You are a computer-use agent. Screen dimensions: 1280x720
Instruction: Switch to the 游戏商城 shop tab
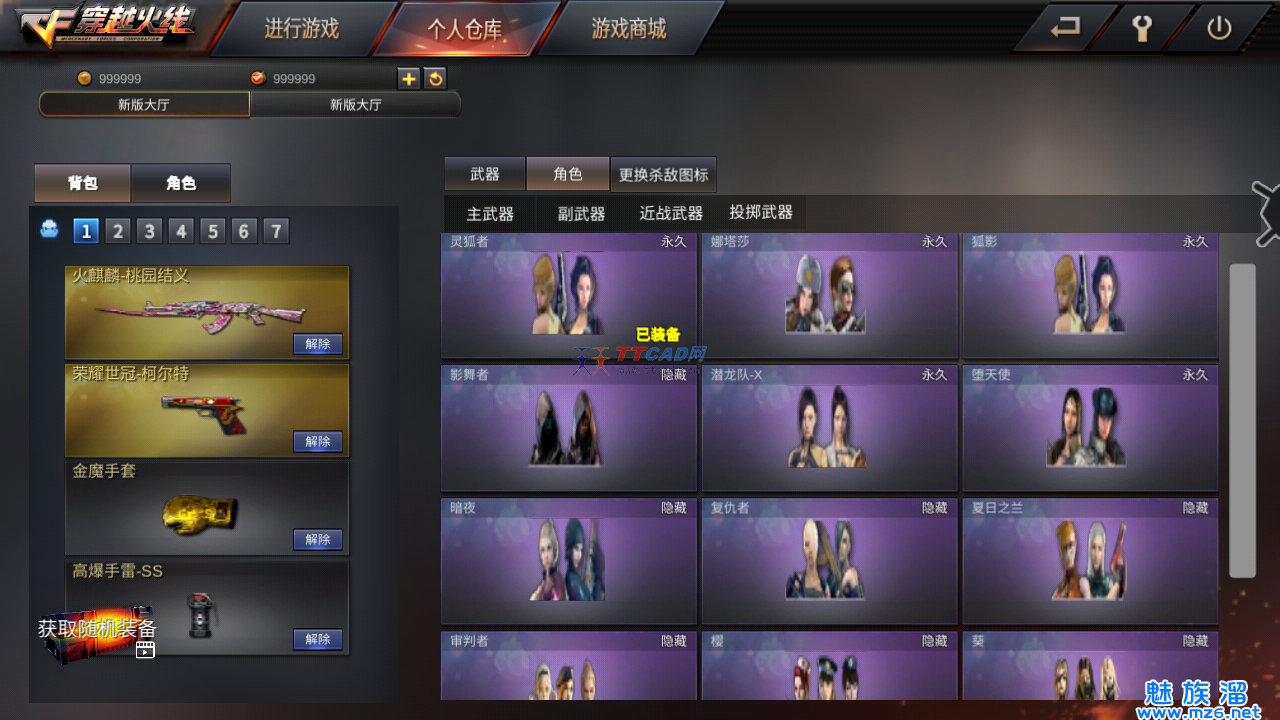click(628, 29)
